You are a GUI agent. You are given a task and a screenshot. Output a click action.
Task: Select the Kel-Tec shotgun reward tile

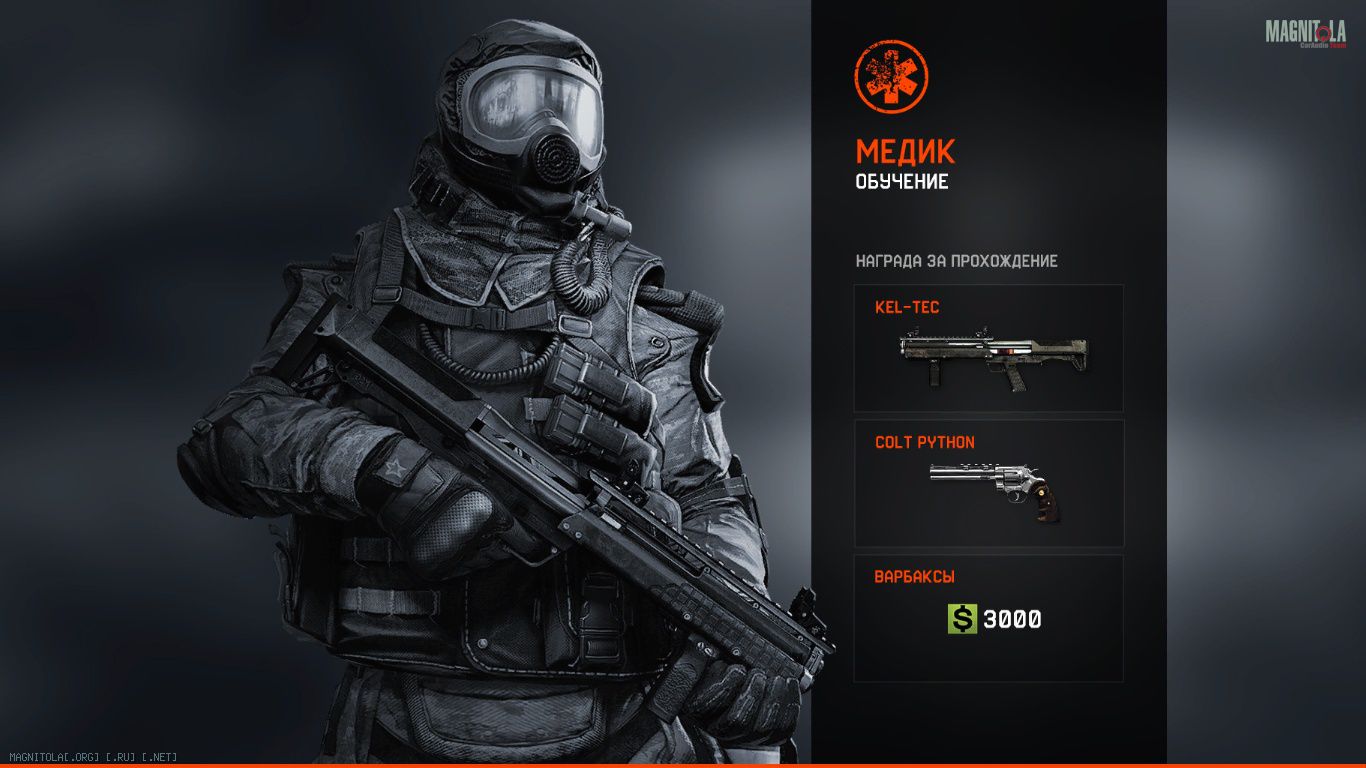[x=988, y=348]
